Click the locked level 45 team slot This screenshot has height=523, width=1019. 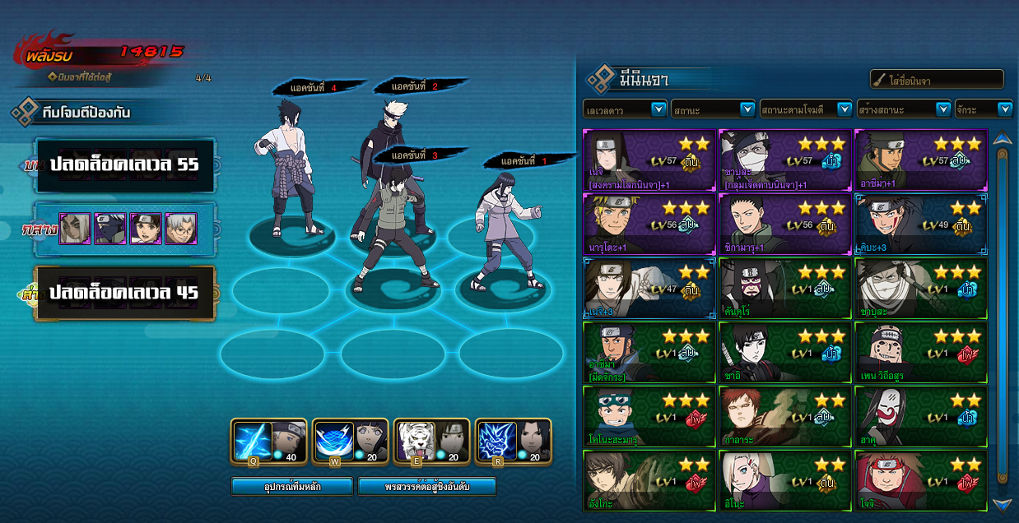click(x=125, y=293)
